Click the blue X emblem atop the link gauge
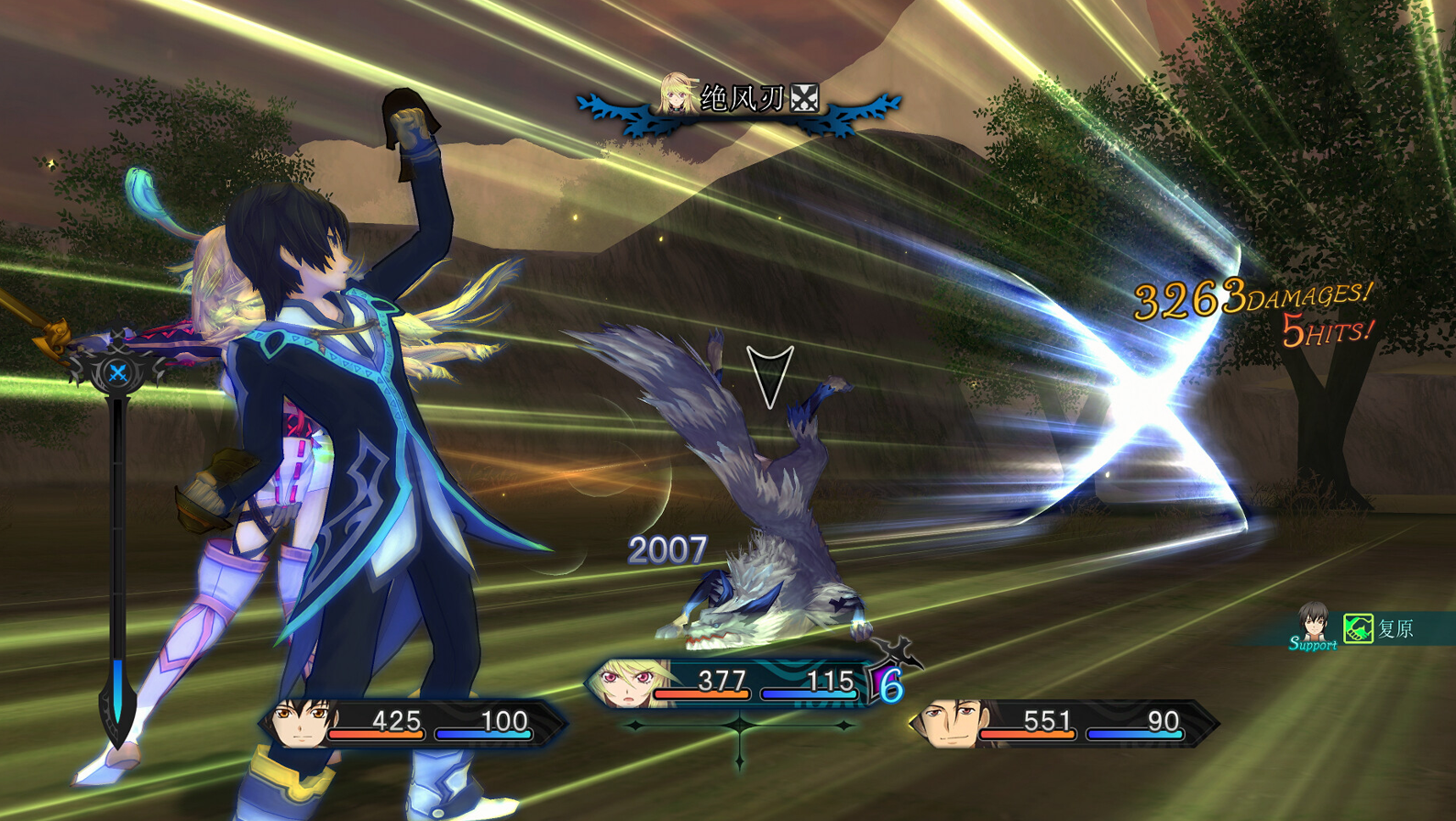1456x821 pixels. [117, 372]
